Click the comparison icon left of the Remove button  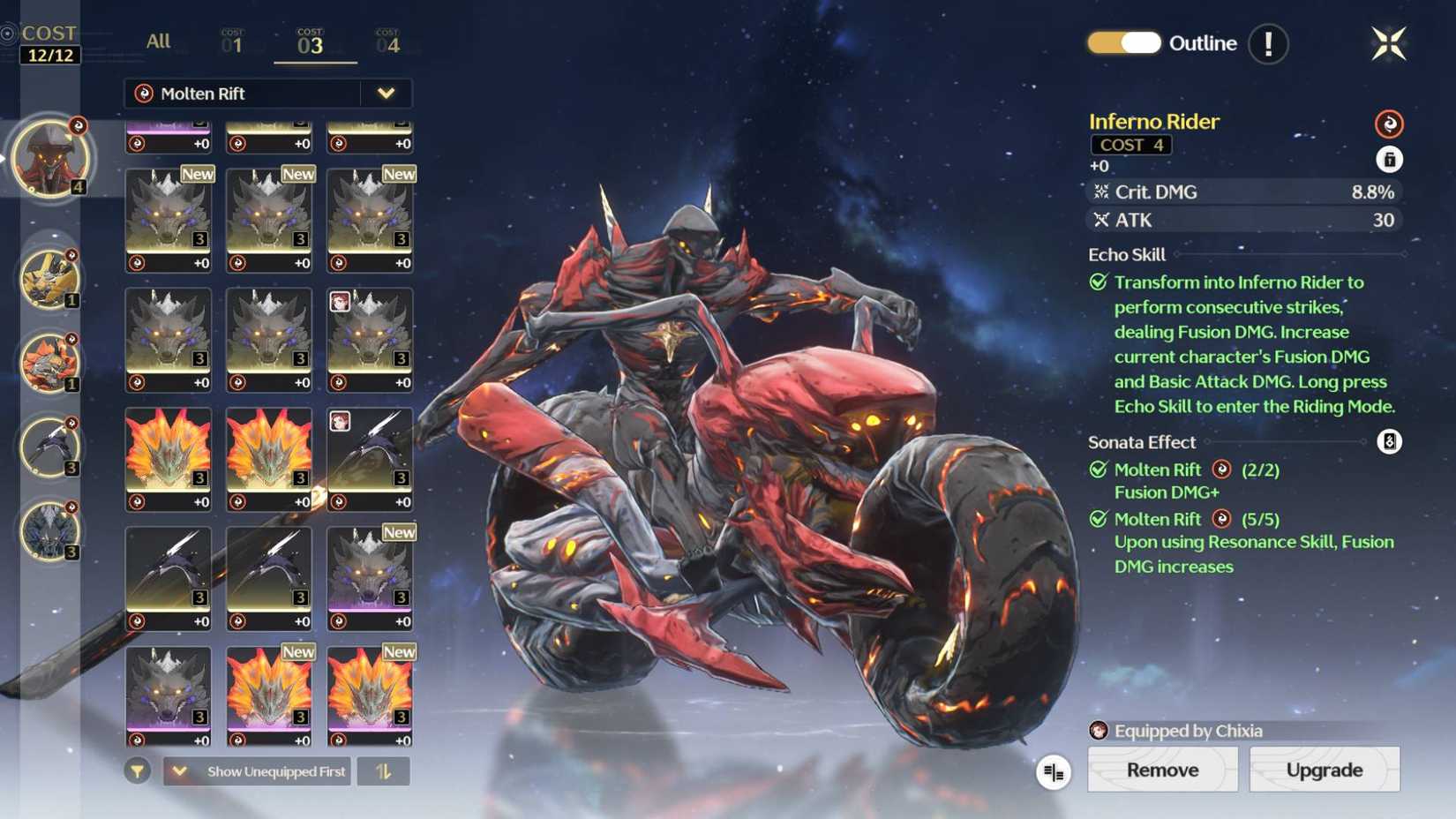pyautogui.click(x=1054, y=770)
